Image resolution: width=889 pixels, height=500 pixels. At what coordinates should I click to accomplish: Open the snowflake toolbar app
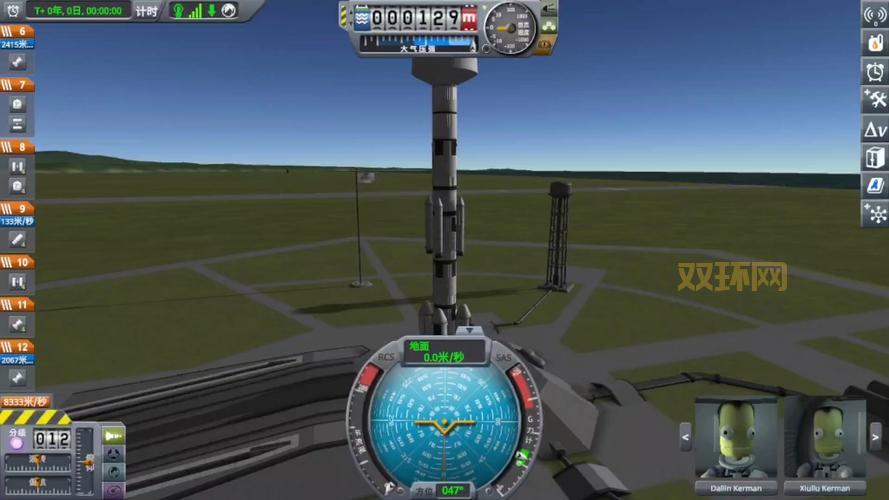(875, 213)
